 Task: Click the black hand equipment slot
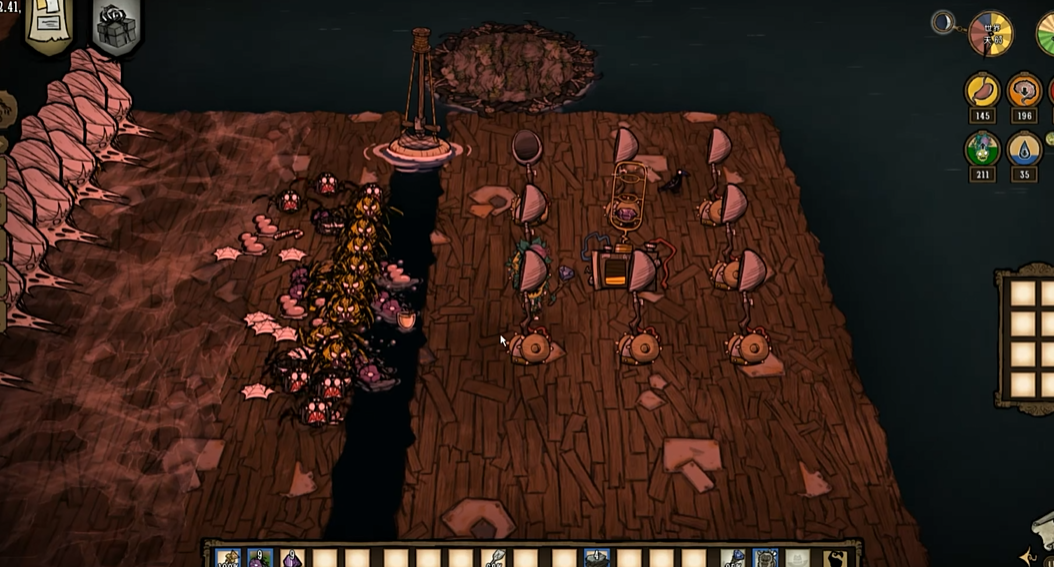[x=833, y=558]
